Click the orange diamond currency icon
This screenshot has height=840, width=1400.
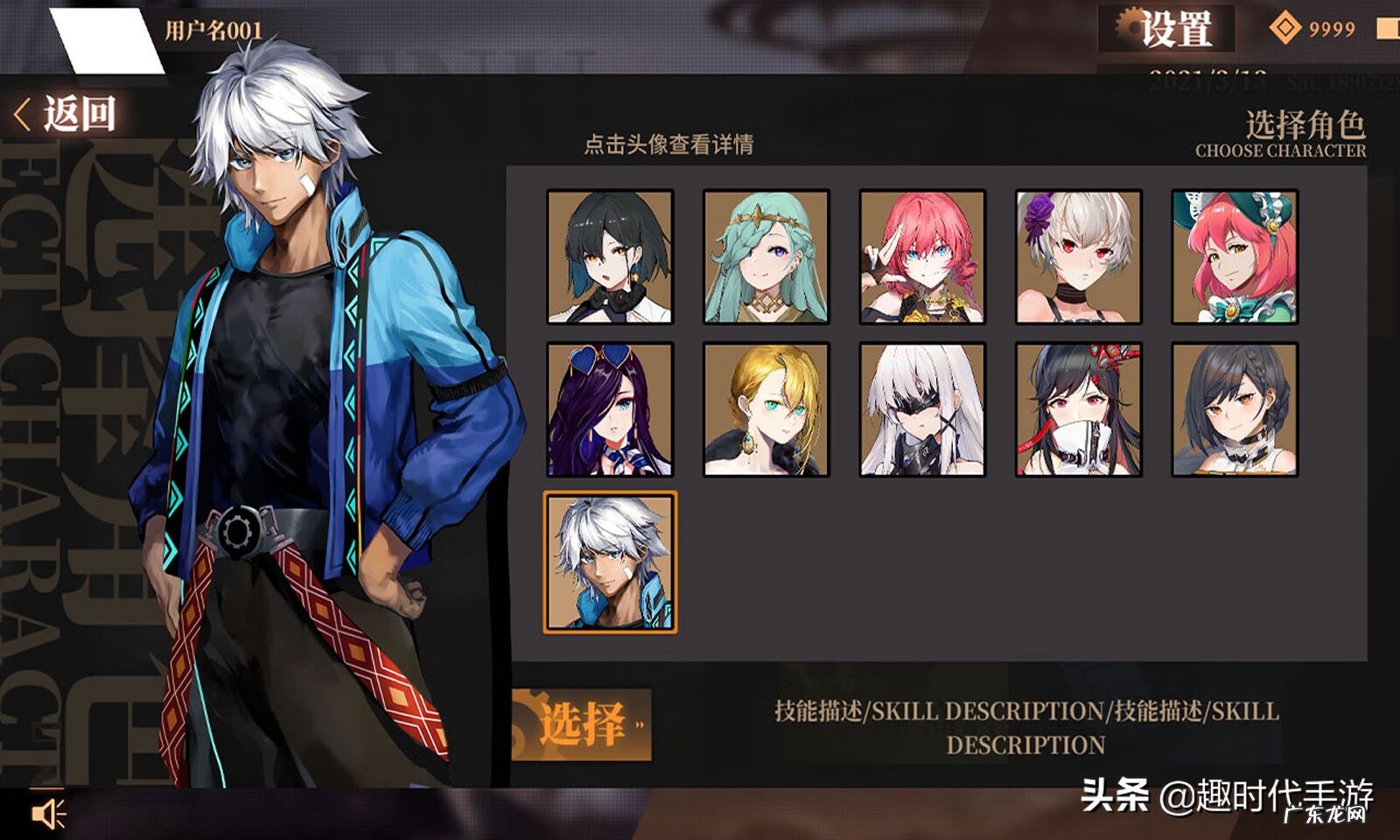pos(1284,29)
